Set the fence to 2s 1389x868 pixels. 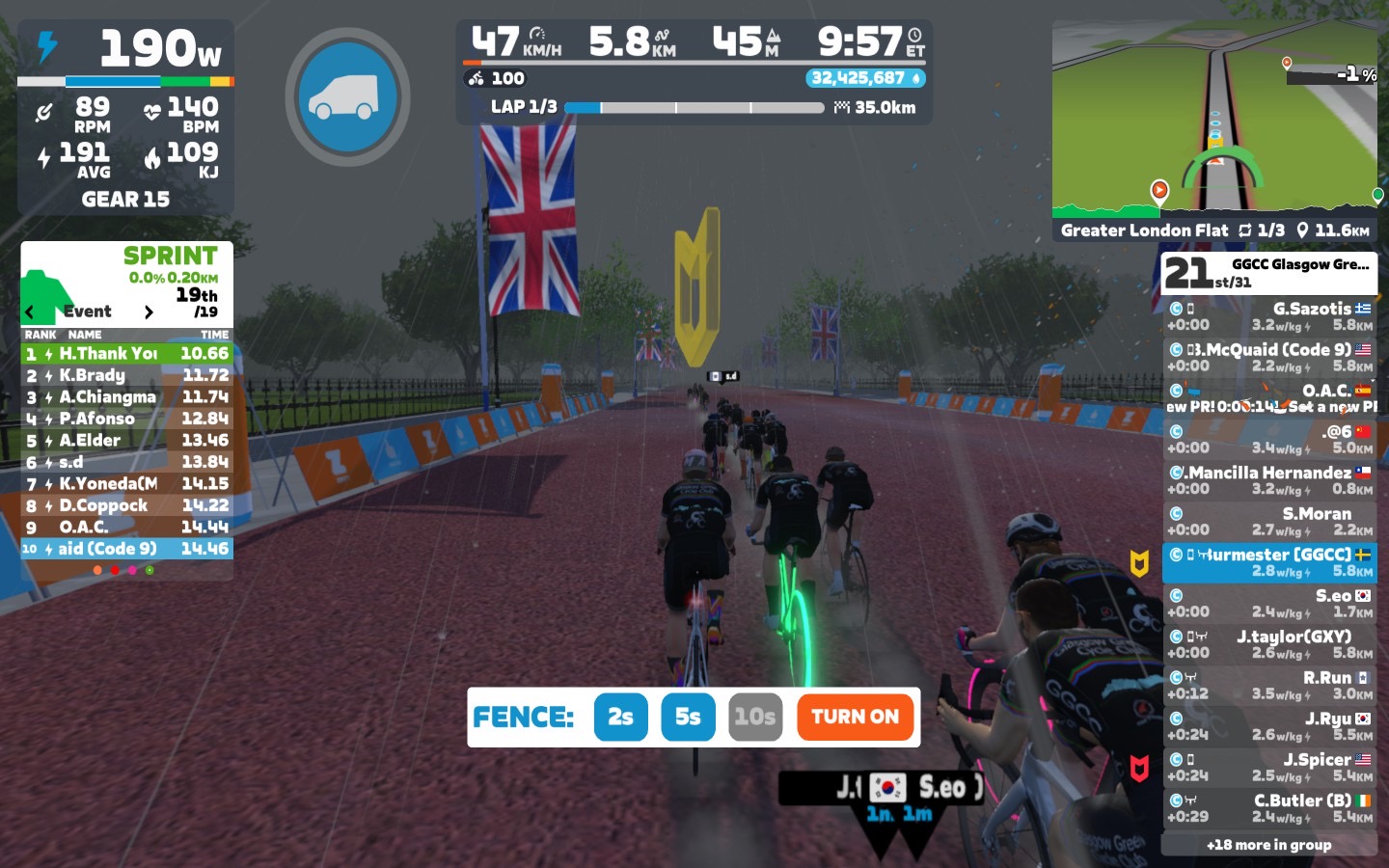tap(620, 717)
